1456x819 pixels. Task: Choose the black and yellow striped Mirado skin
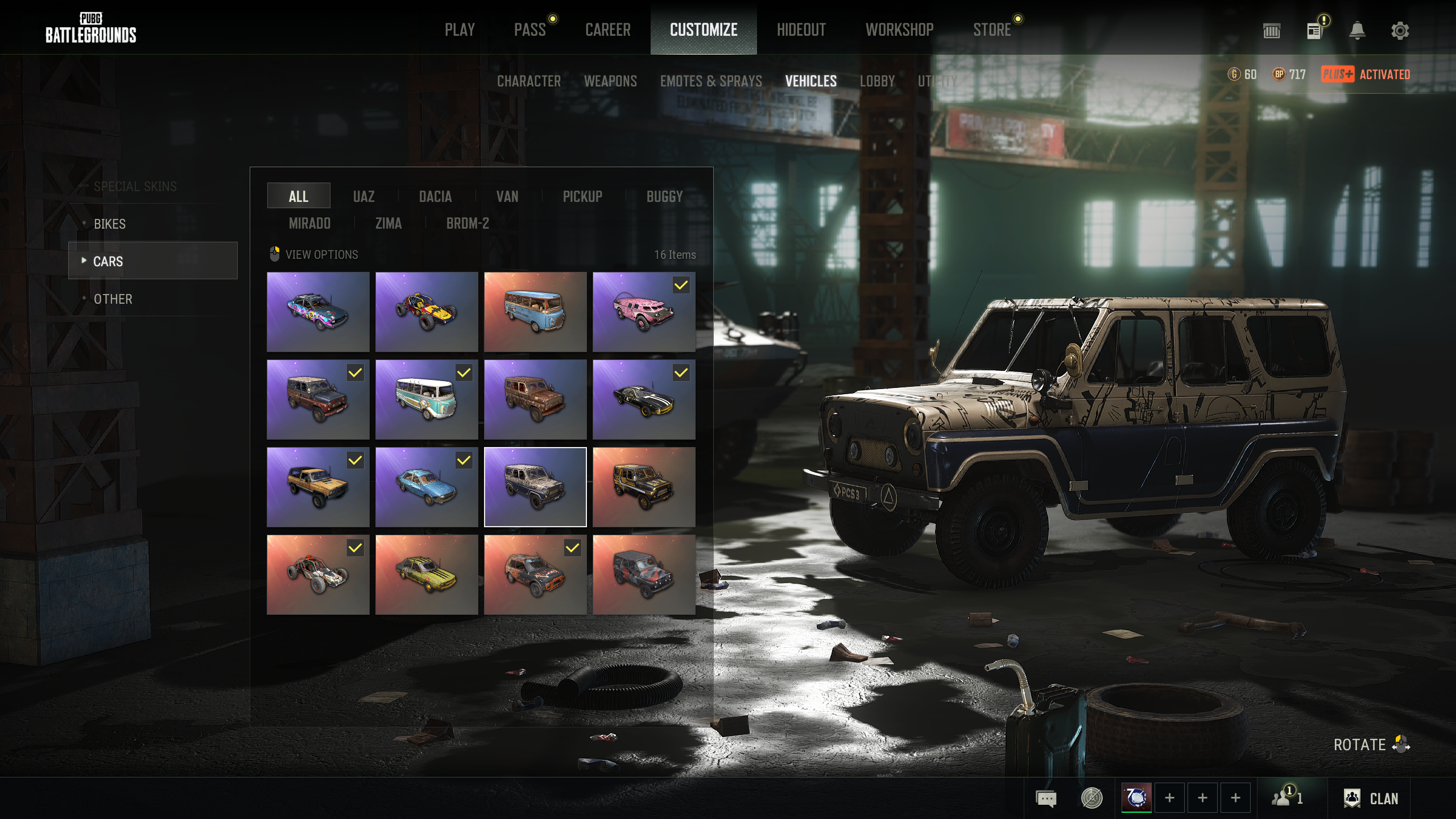pyautogui.click(x=644, y=399)
